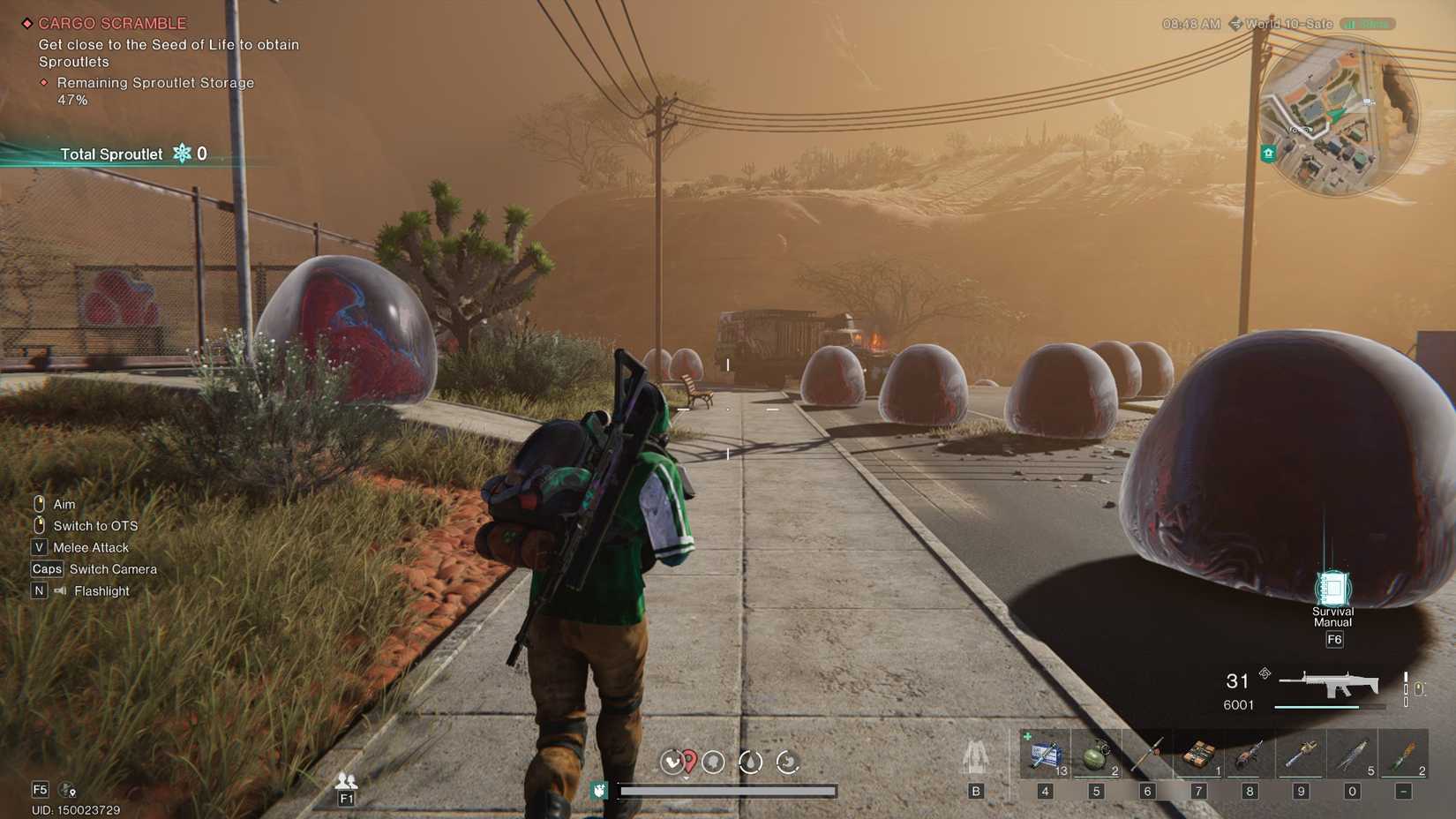Click the red map pin marker icon
The height and width of the screenshot is (819, 1456).
click(687, 759)
